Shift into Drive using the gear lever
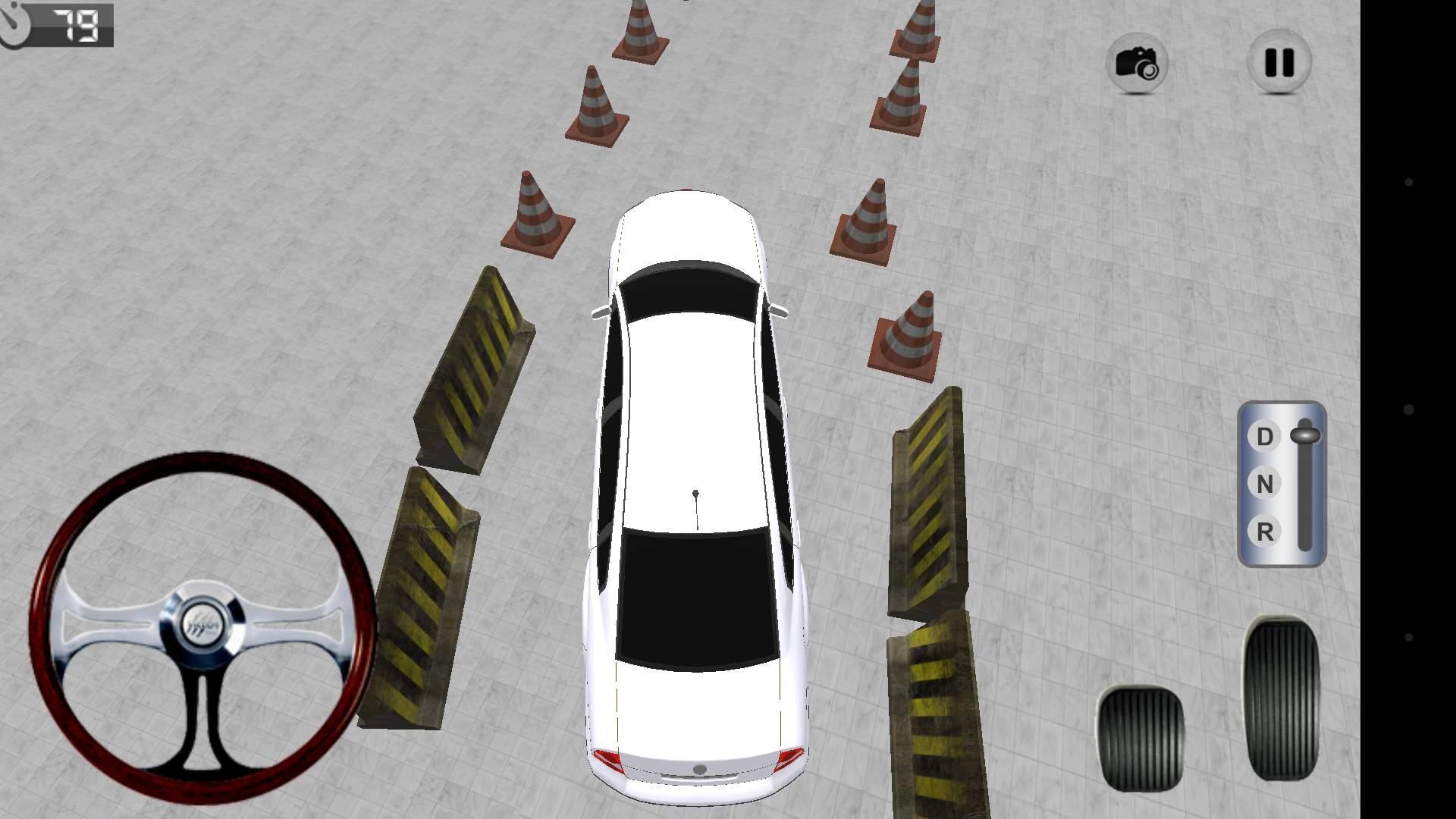 pyautogui.click(x=1307, y=436)
